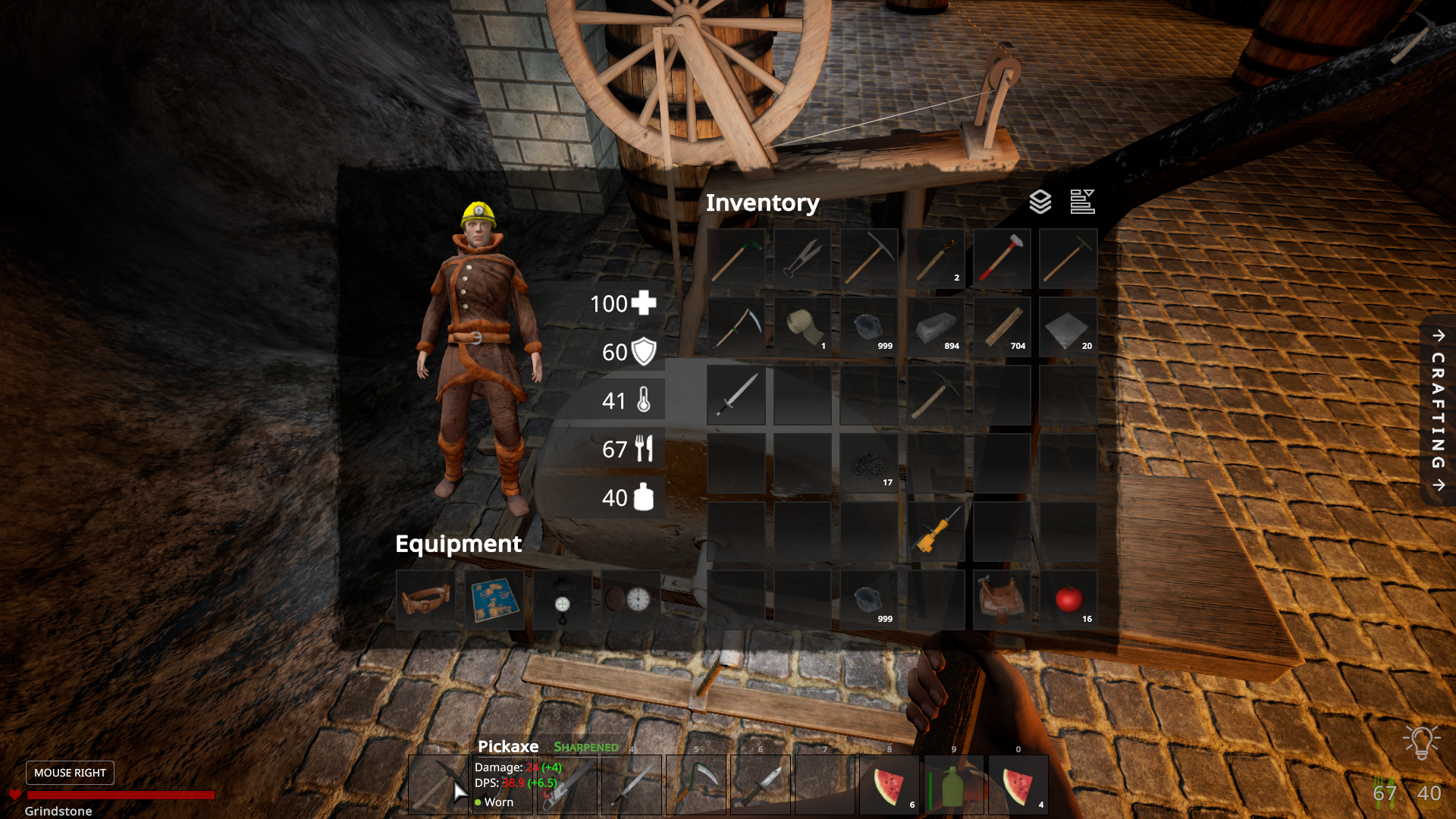Click the leather belt equipment slot
Image resolution: width=1456 pixels, height=819 pixels.
[x=425, y=601]
